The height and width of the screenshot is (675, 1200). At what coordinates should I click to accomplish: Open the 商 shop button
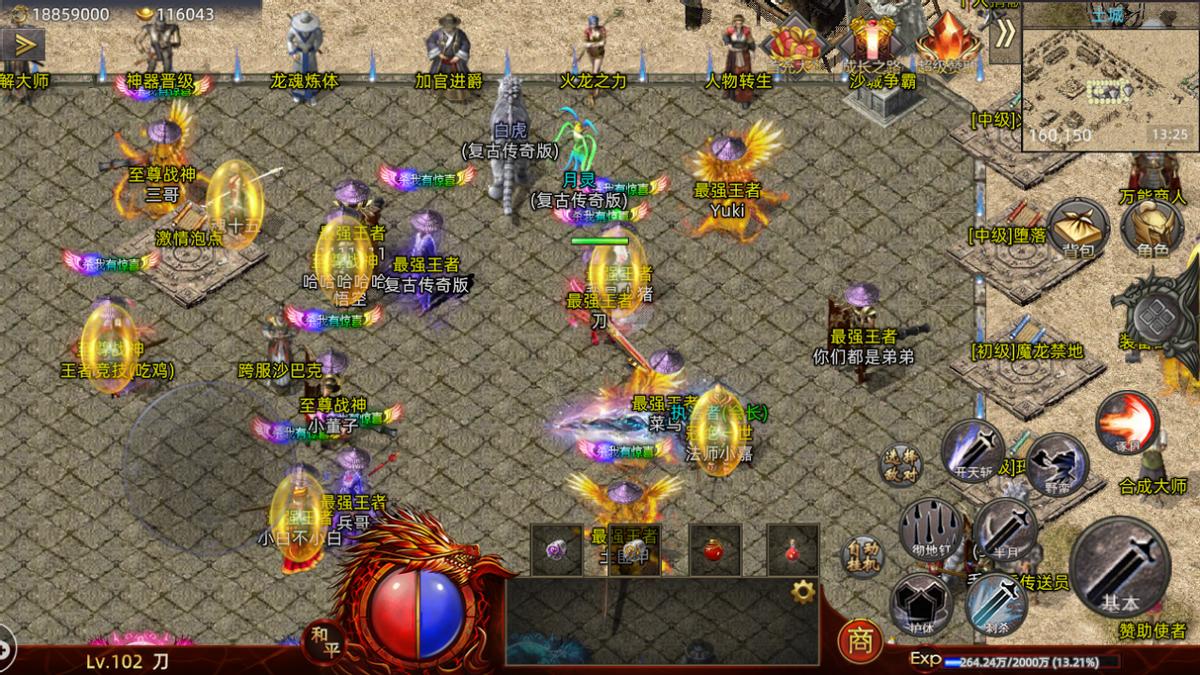click(x=860, y=638)
